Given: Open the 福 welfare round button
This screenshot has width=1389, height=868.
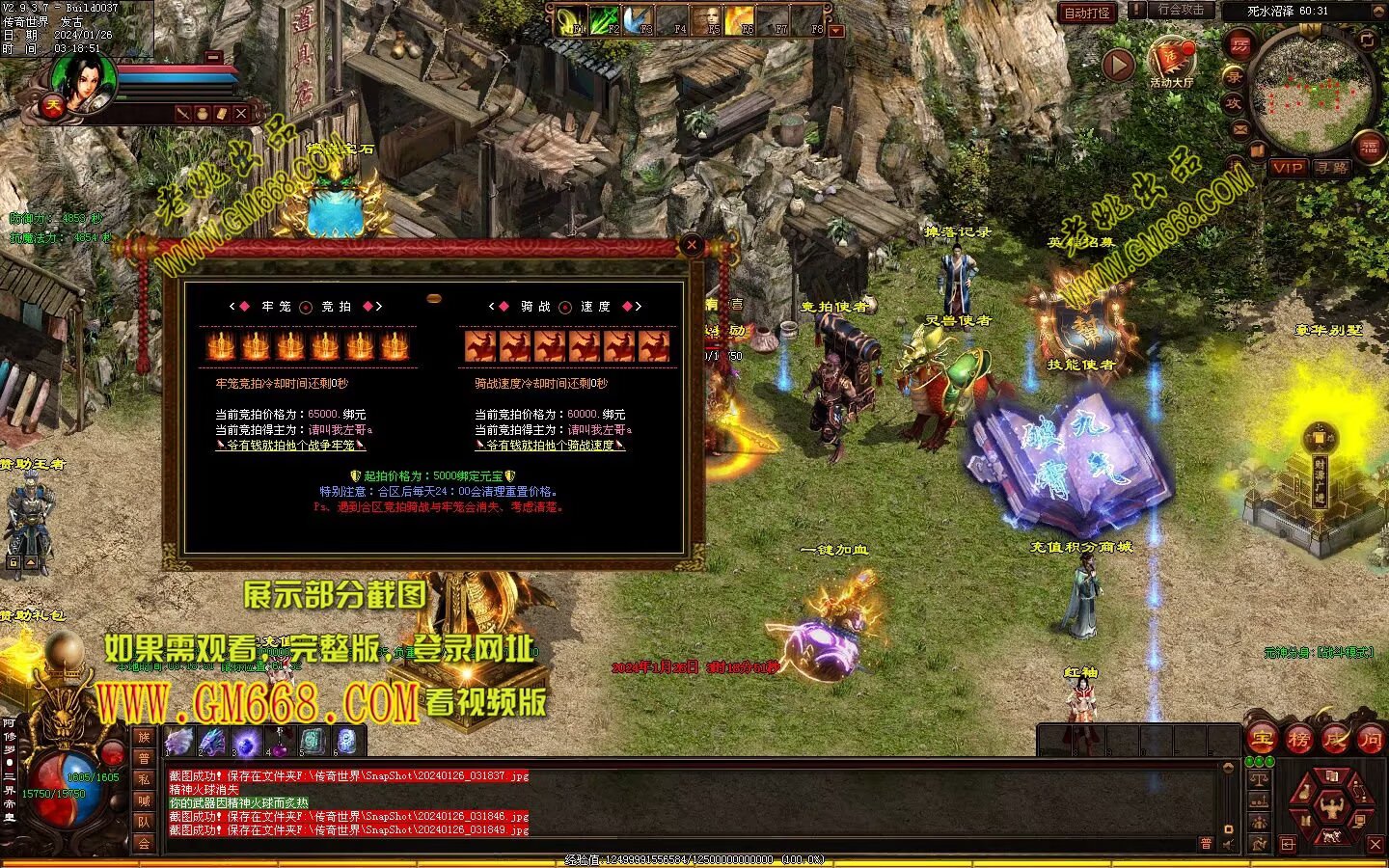Looking at the screenshot, I should click(1370, 148).
